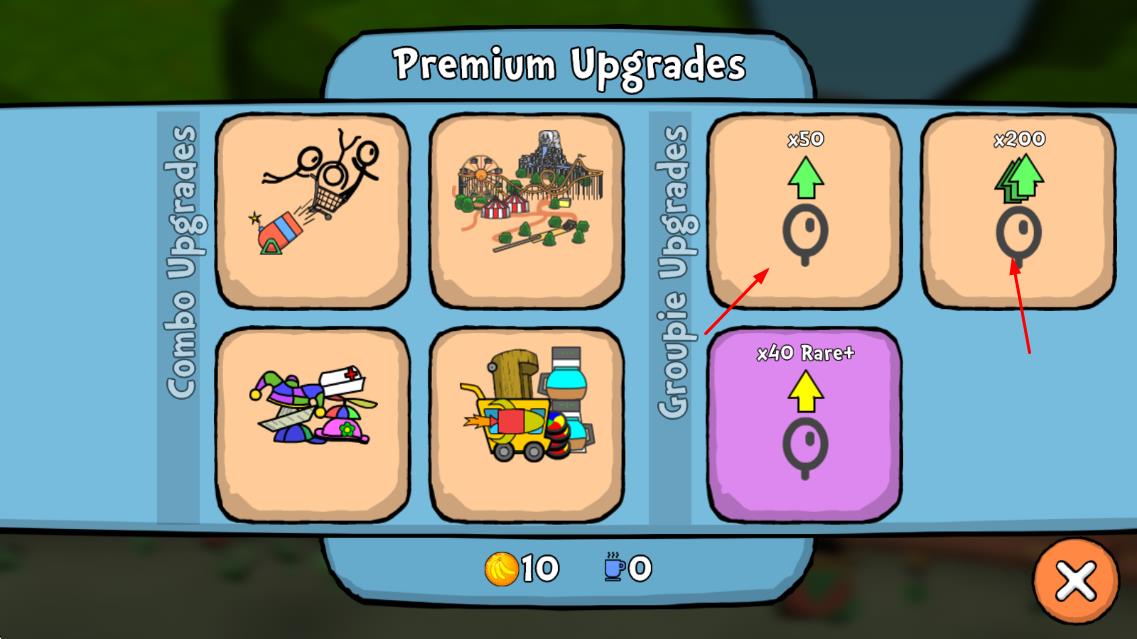Select the x40 Rare+ groupie upgrade
Viewport: 1137px width, 639px height.
click(x=805, y=424)
